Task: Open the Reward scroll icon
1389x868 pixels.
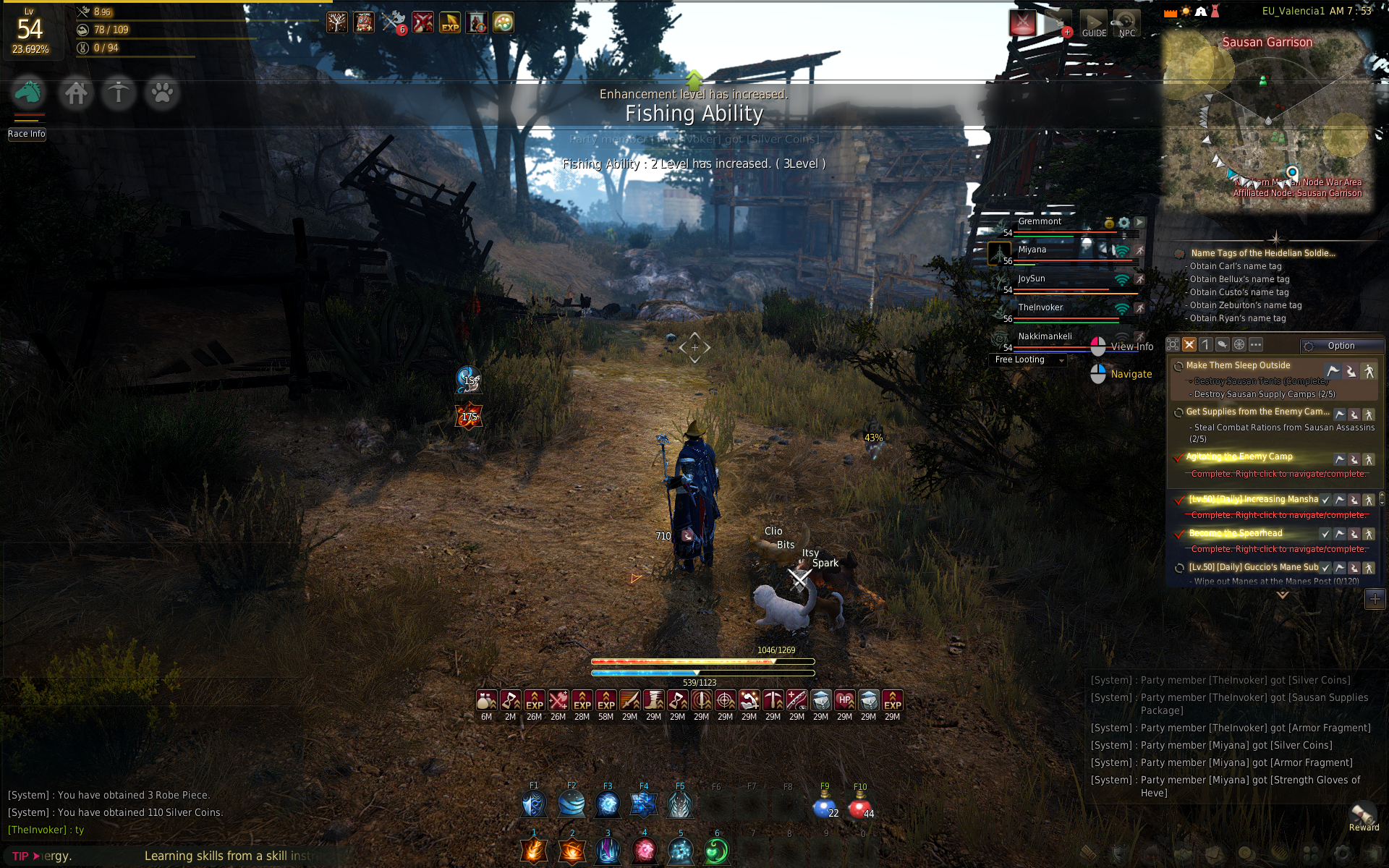Action: pyautogui.click(x=1363, y=814)
